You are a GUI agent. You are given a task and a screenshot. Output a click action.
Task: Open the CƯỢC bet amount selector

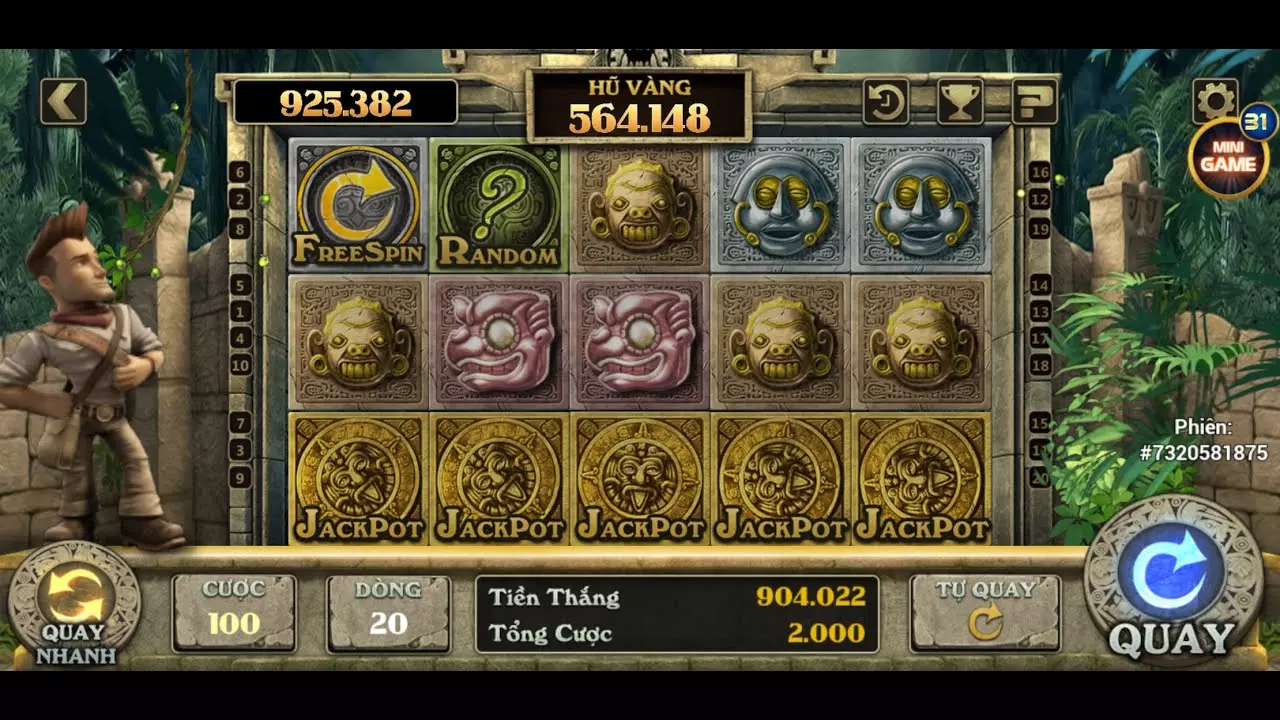tap(234, 612)
